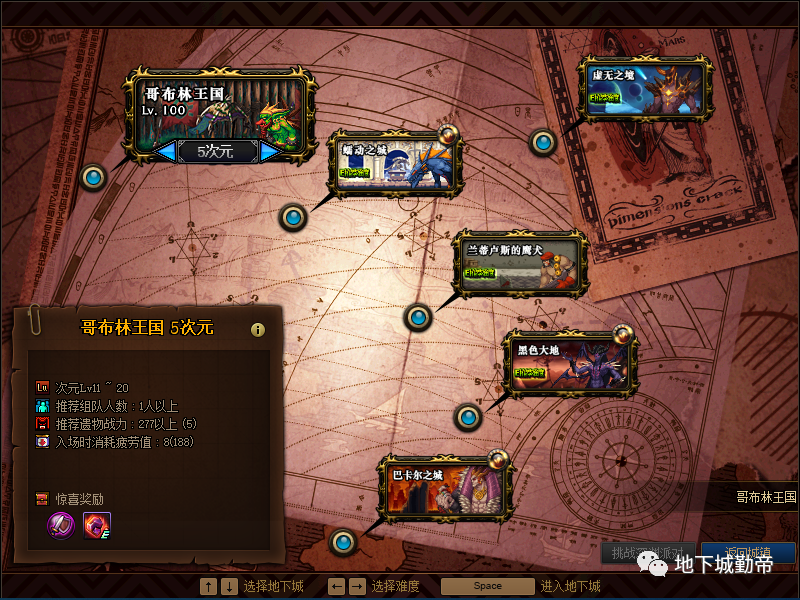
Task: Pick the 黑色大地 dungeon
Action: click(x=569, y=362)
